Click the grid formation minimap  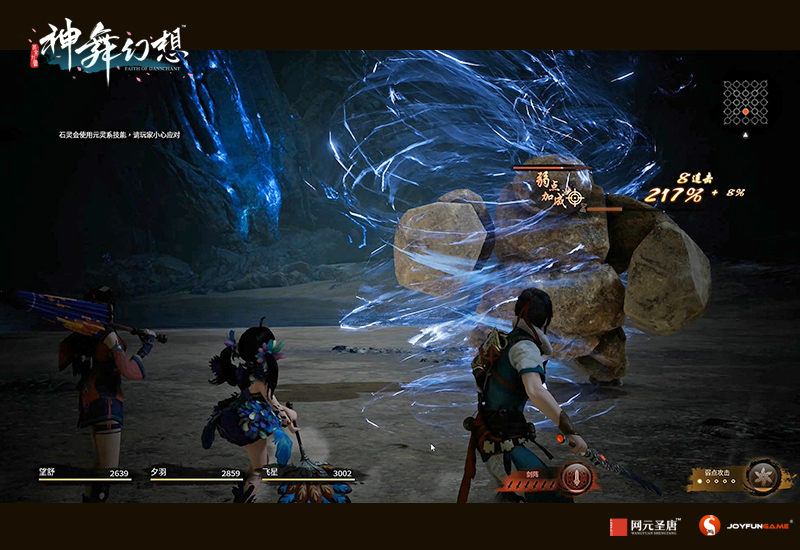click(745, 102)
